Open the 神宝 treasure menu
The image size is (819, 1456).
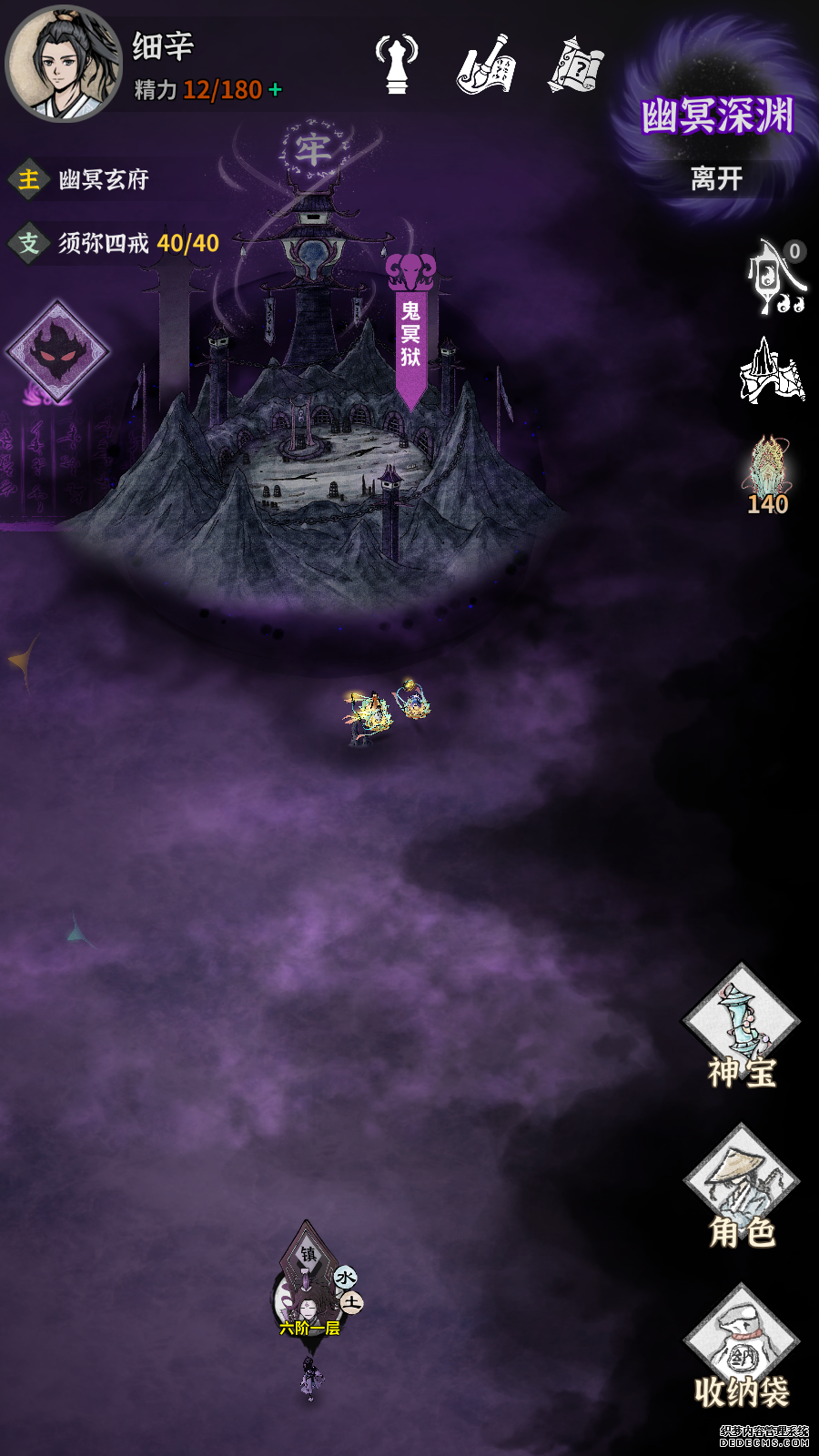[x=742, y=1026]
